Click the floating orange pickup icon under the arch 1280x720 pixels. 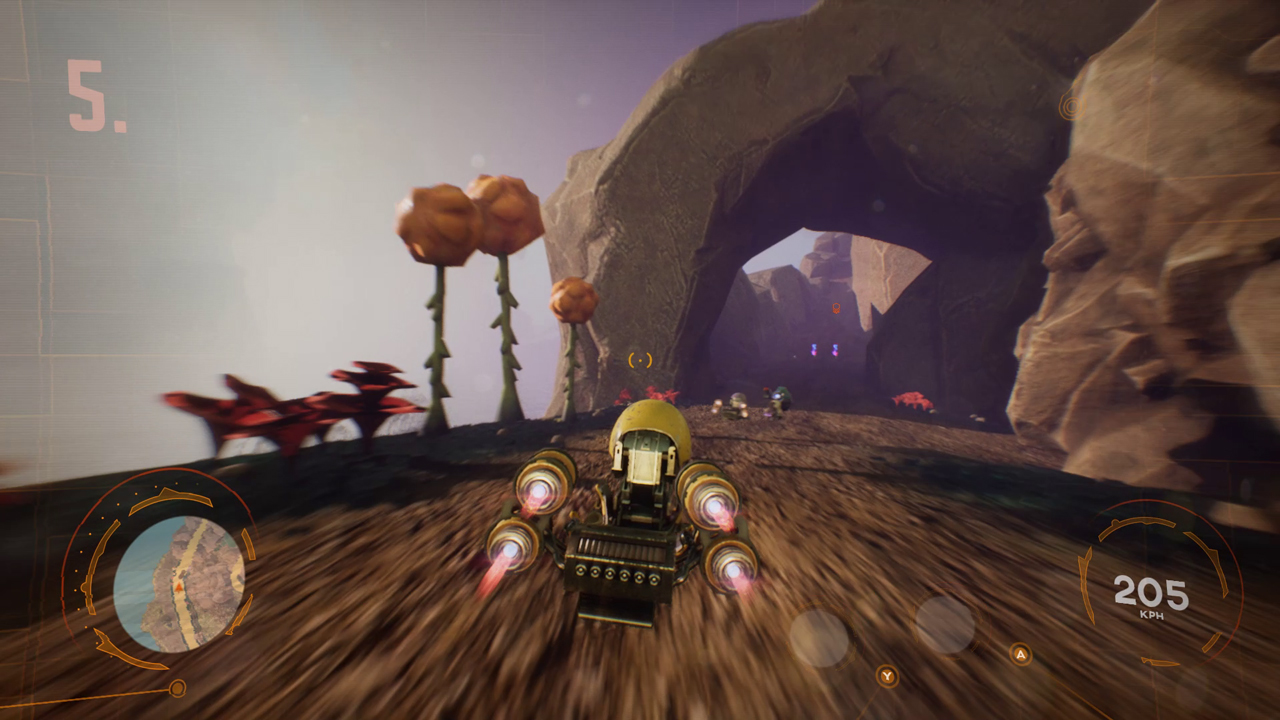pyautogui.click(x=835, y=307)
